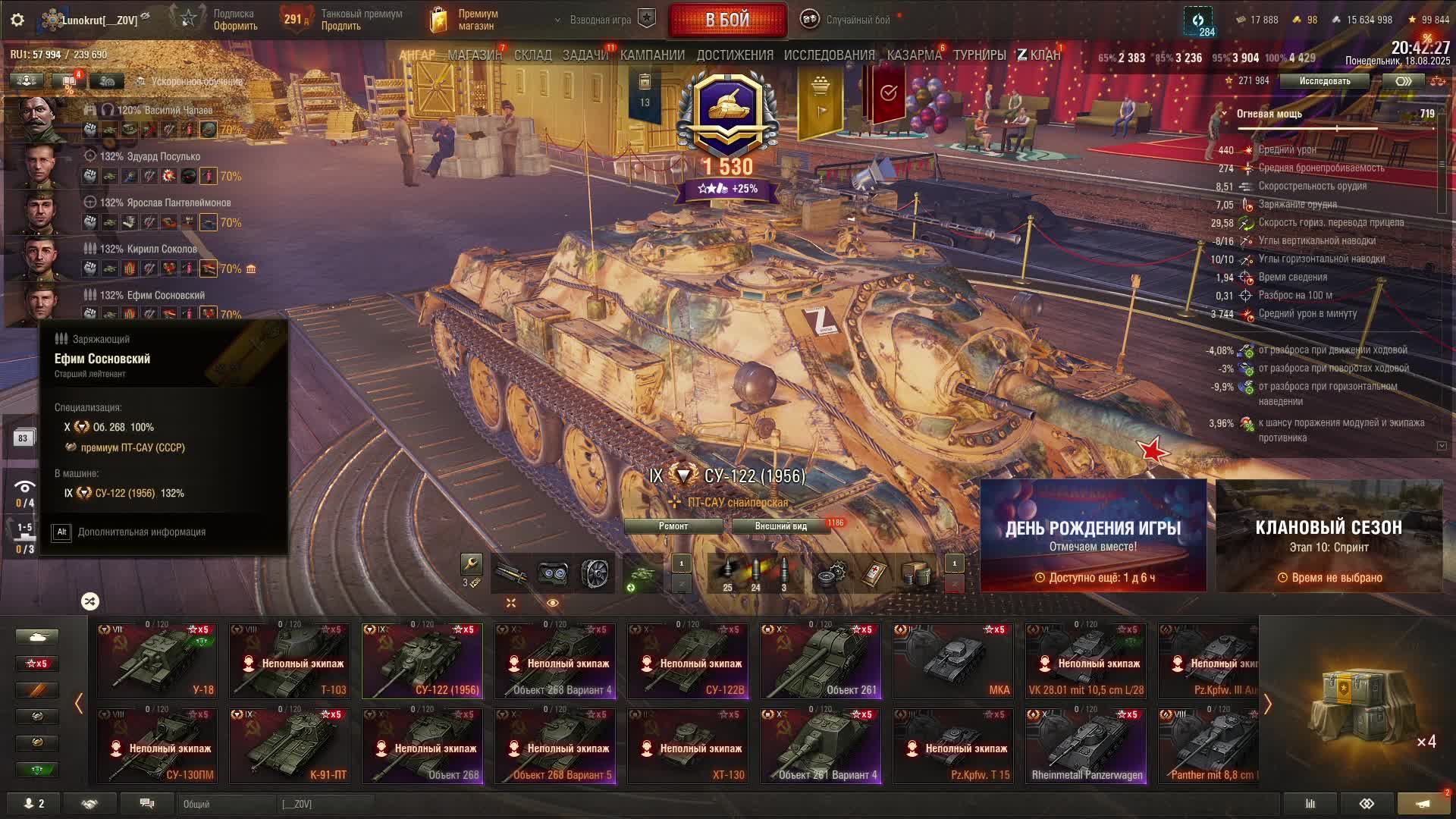Click the Ремонт button

click(673, 526)
